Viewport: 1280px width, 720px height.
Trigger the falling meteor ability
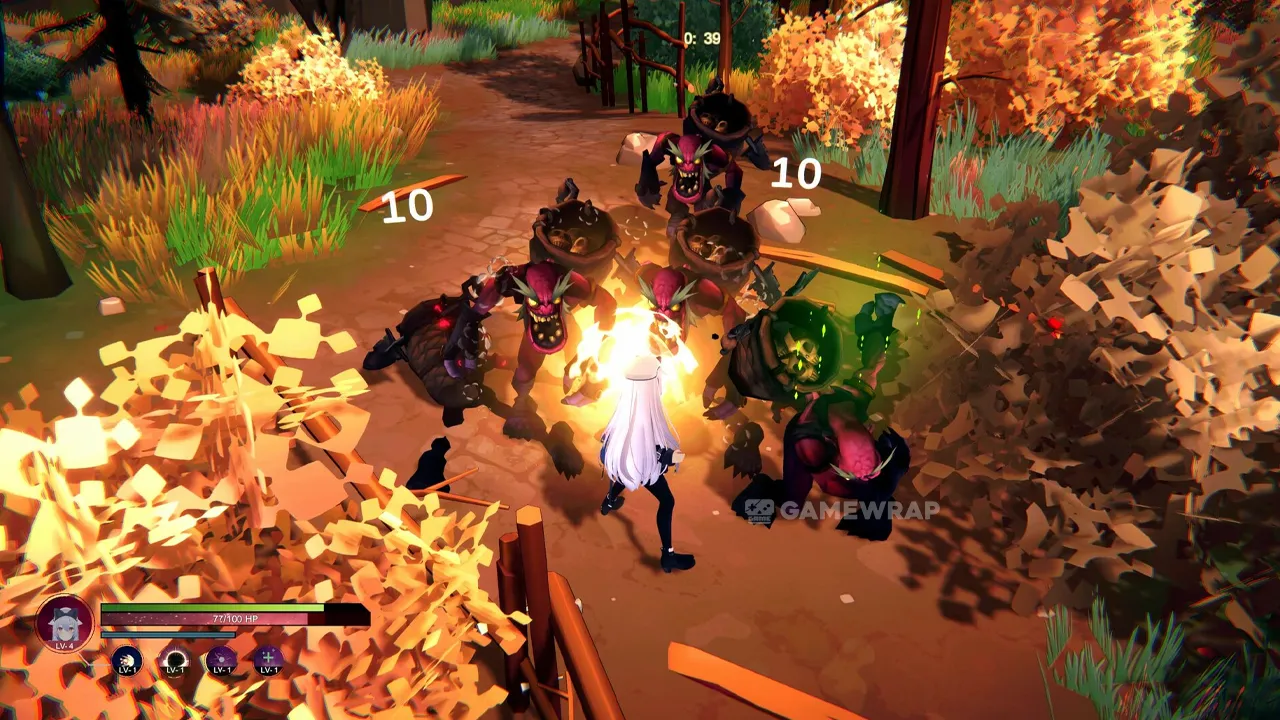tap(221, 661)
